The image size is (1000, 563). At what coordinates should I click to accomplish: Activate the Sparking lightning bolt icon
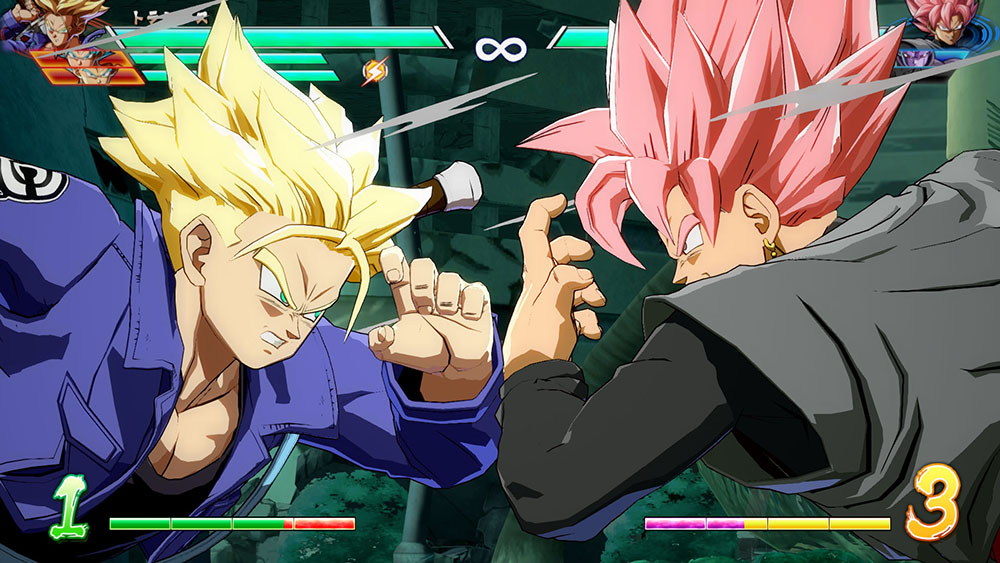tap(375, 71)
